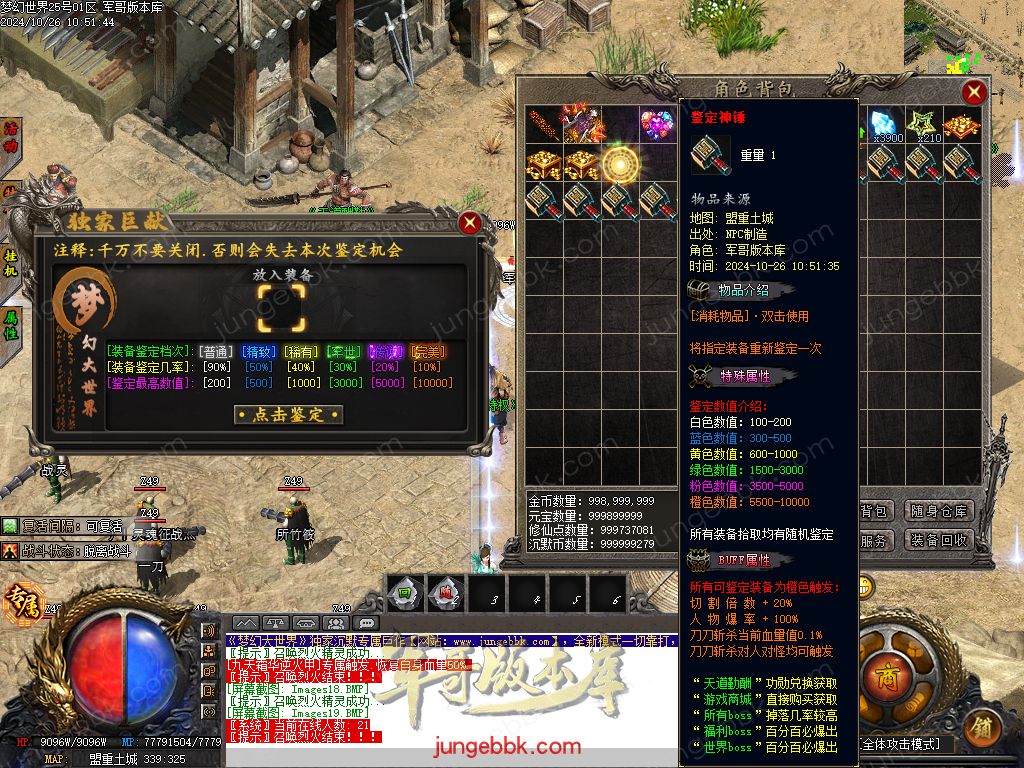Viewport: 1024px width, 768px height.
Task: Select the blue crystal stack x3900
Action: 886,126
